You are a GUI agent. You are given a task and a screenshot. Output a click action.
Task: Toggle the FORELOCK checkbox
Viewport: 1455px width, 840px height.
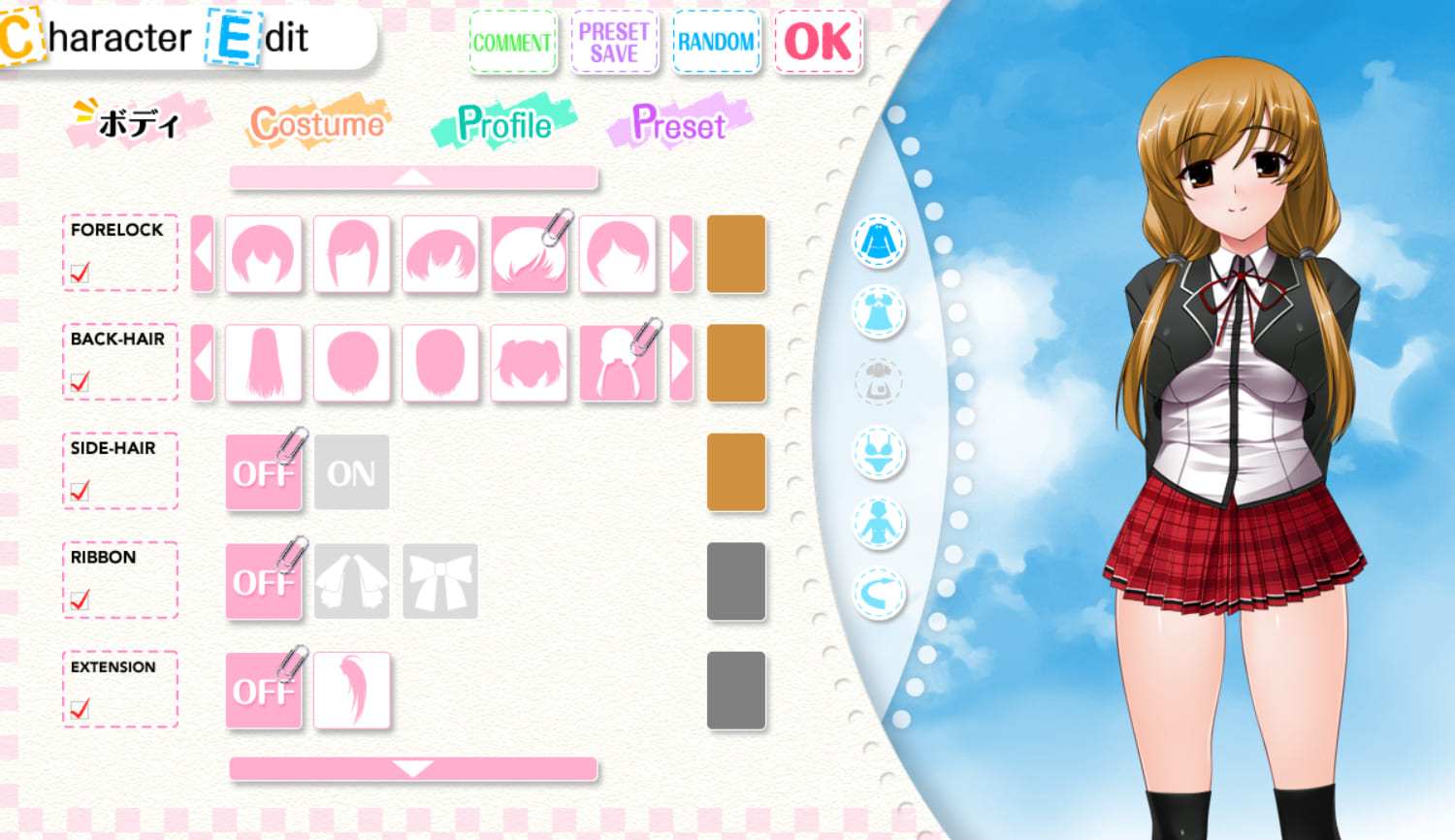[x=81, y=273]
